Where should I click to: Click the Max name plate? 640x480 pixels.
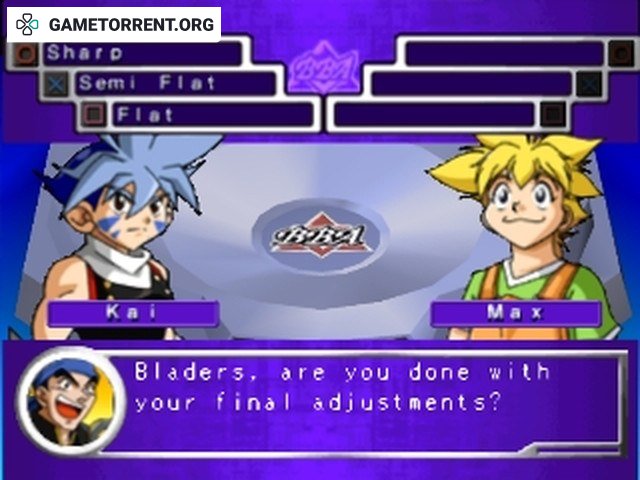coord(515,313)
